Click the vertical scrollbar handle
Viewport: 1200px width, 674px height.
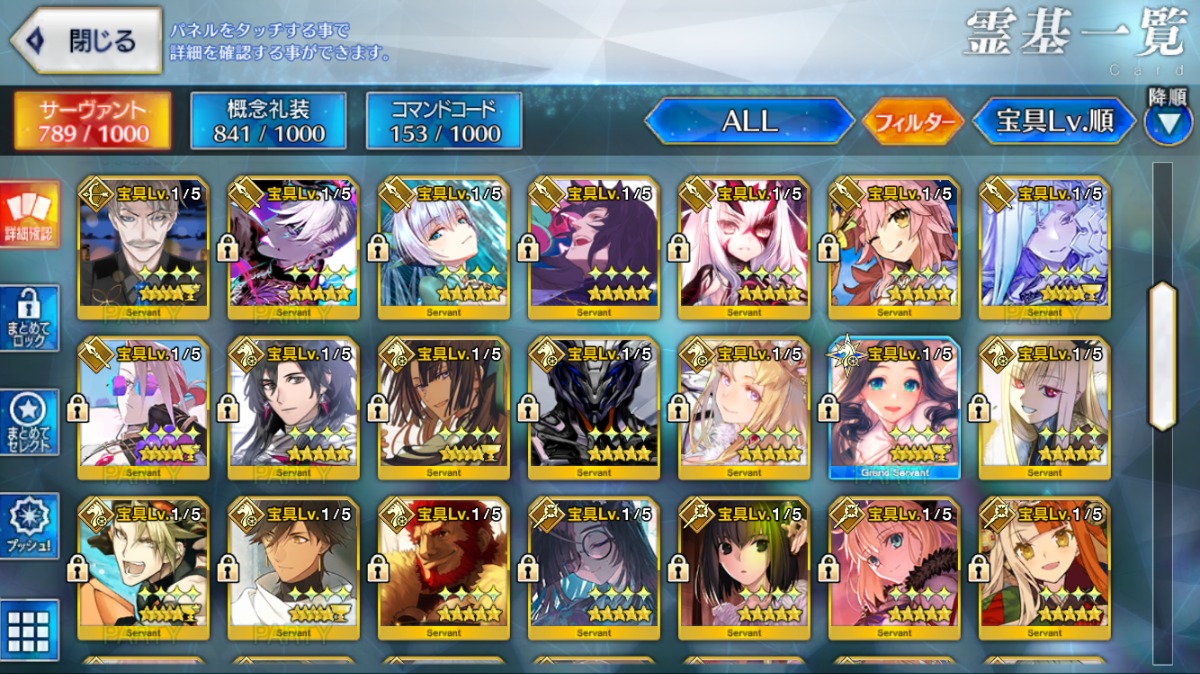tap(1162, 356)
